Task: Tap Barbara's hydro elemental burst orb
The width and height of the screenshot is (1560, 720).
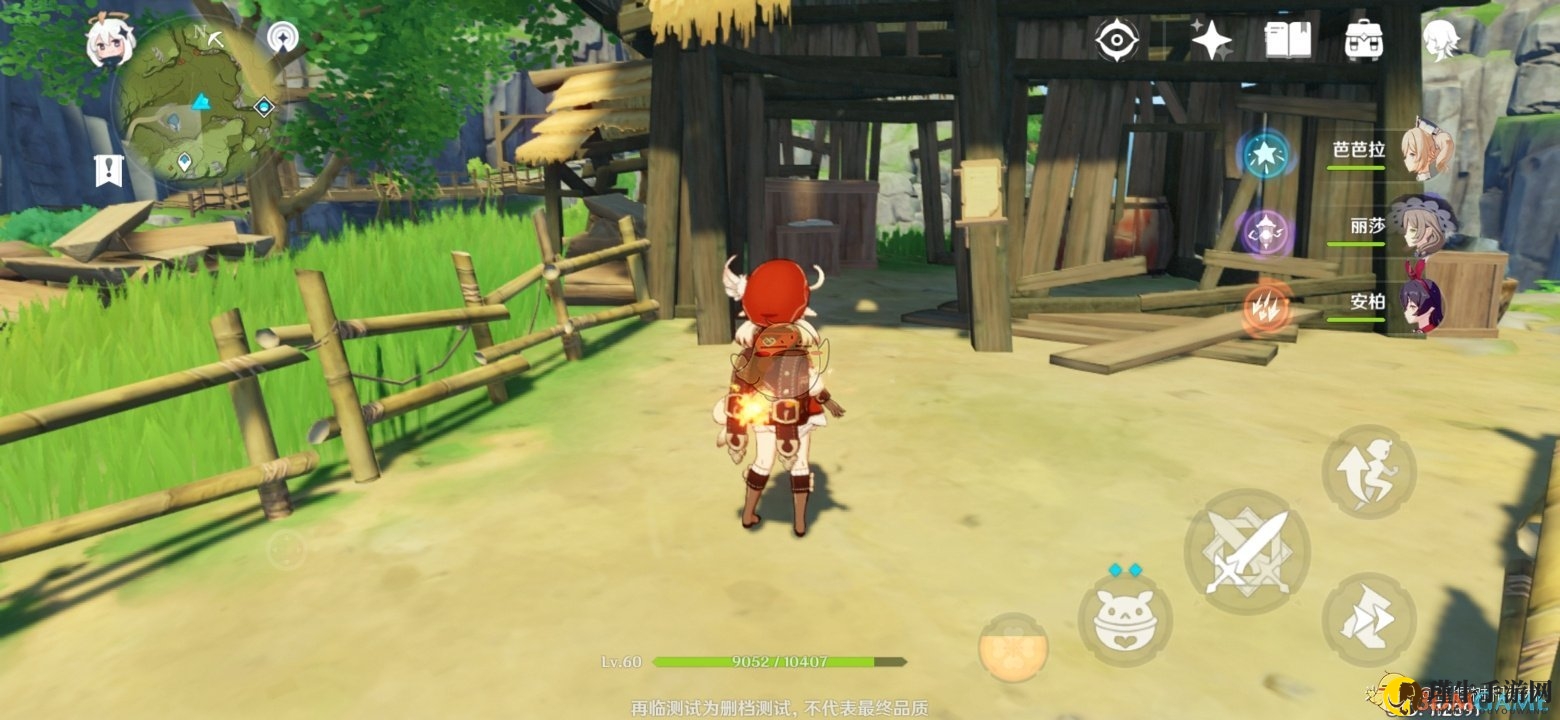Action: (1266, 155)
